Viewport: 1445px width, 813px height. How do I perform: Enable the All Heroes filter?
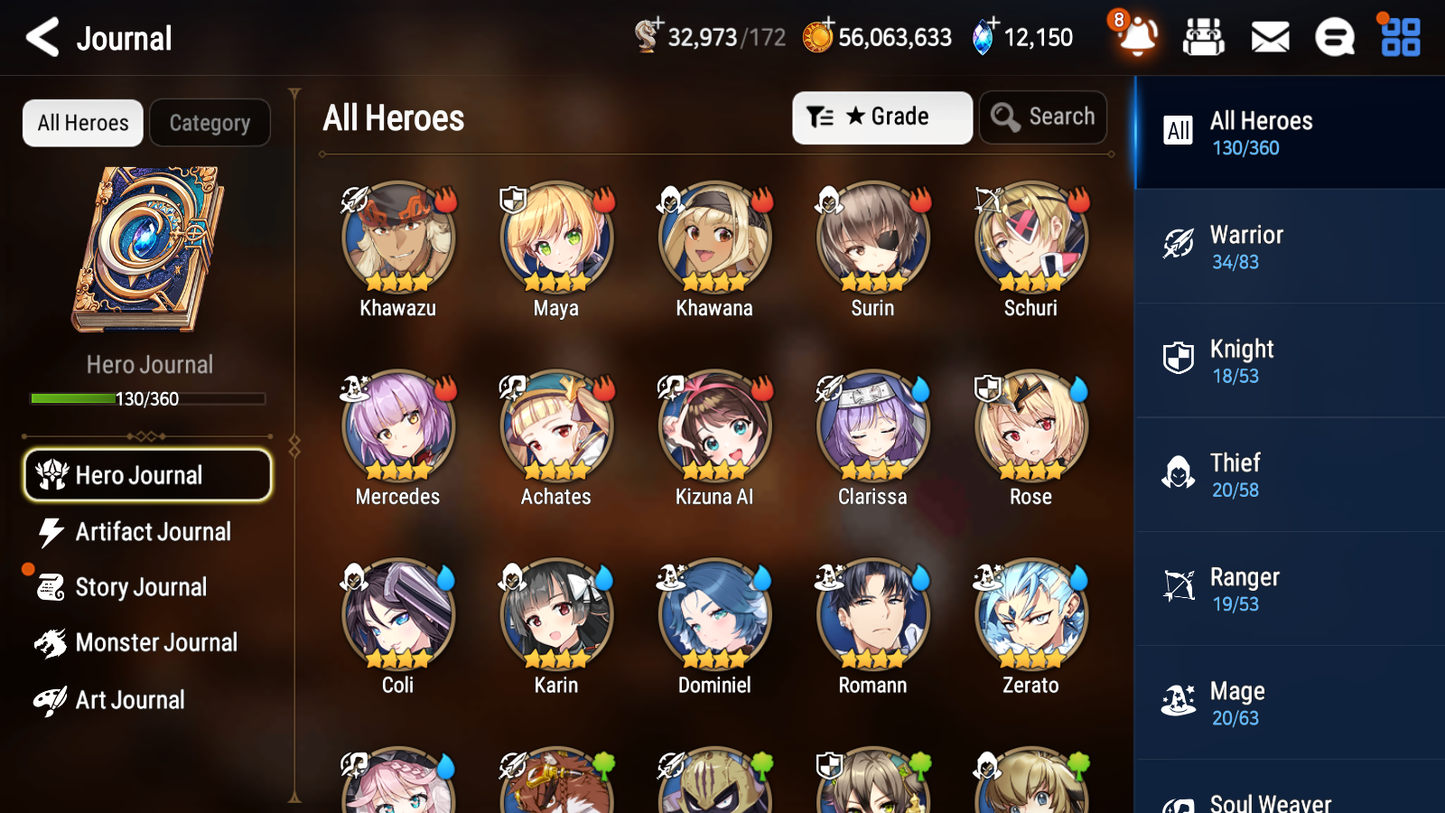click(82, 122)
